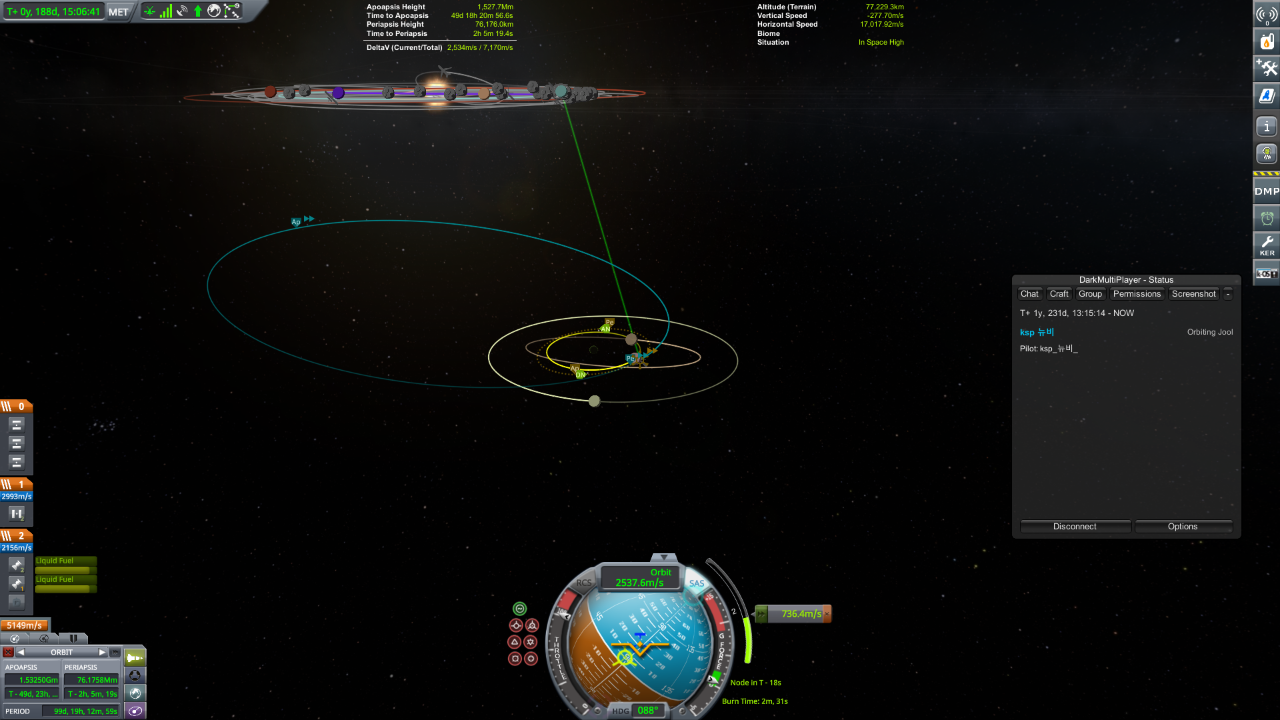The width and height of the screenshot is (1280, 720).
Task: Cycle to the next panel after ORBIT
Action: [102, 652]
